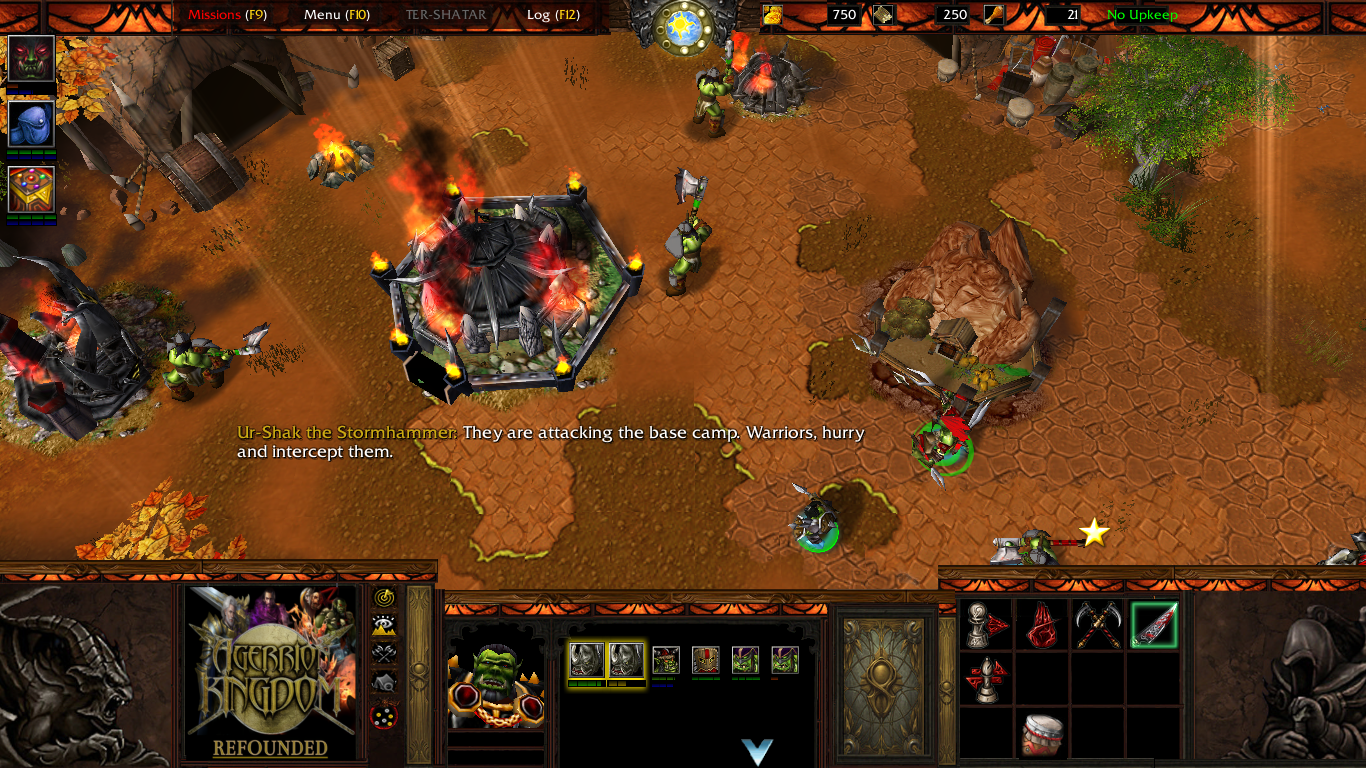Select the red-eyed orc hero icon
The width and height of the screenshot is (1366, 768).
pyautogui.click(x=31, y=59)
